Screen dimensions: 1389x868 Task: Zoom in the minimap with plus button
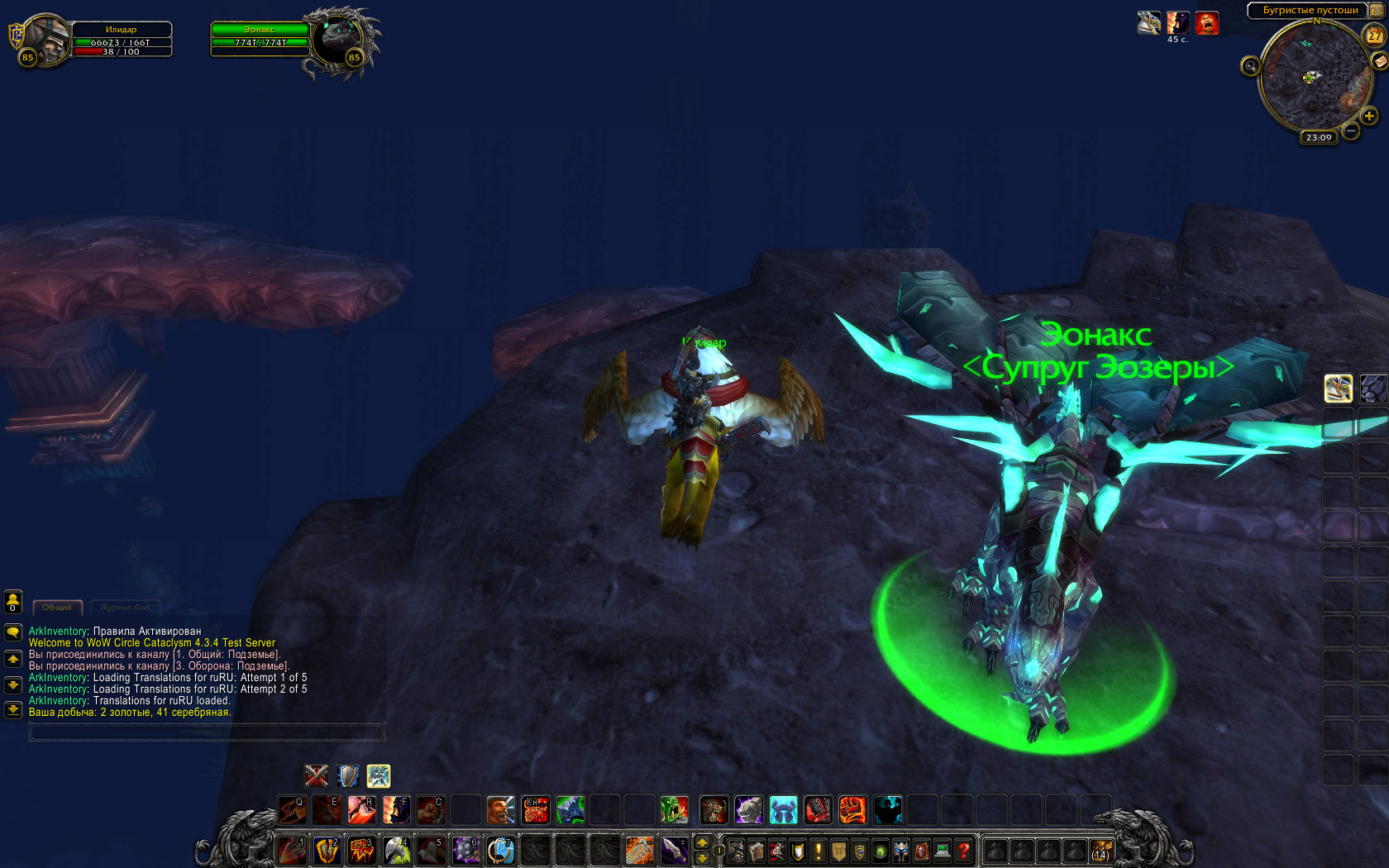(1369, 116)
